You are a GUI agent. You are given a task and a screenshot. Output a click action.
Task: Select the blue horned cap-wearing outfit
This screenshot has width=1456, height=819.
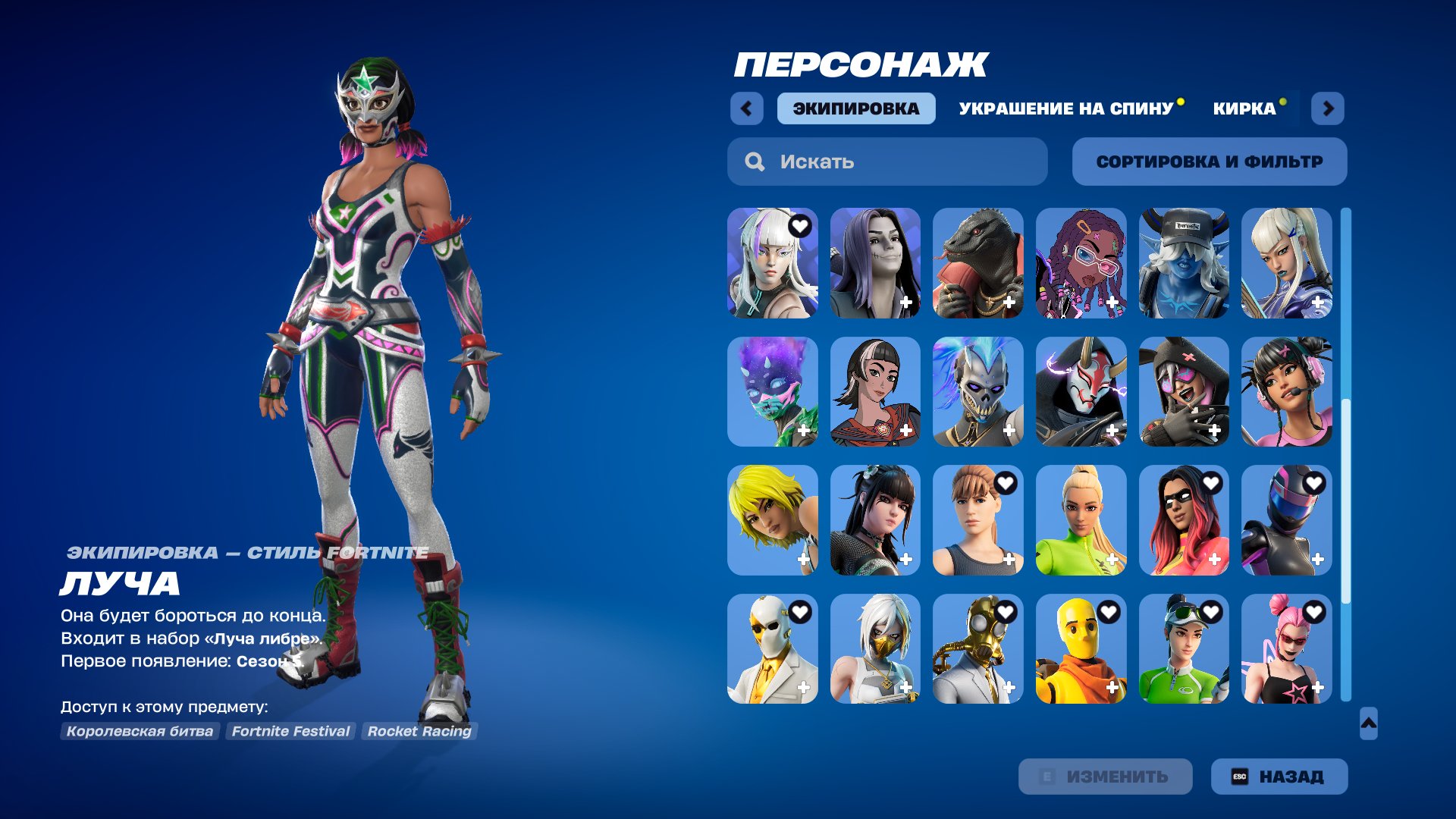(1183, 263)
